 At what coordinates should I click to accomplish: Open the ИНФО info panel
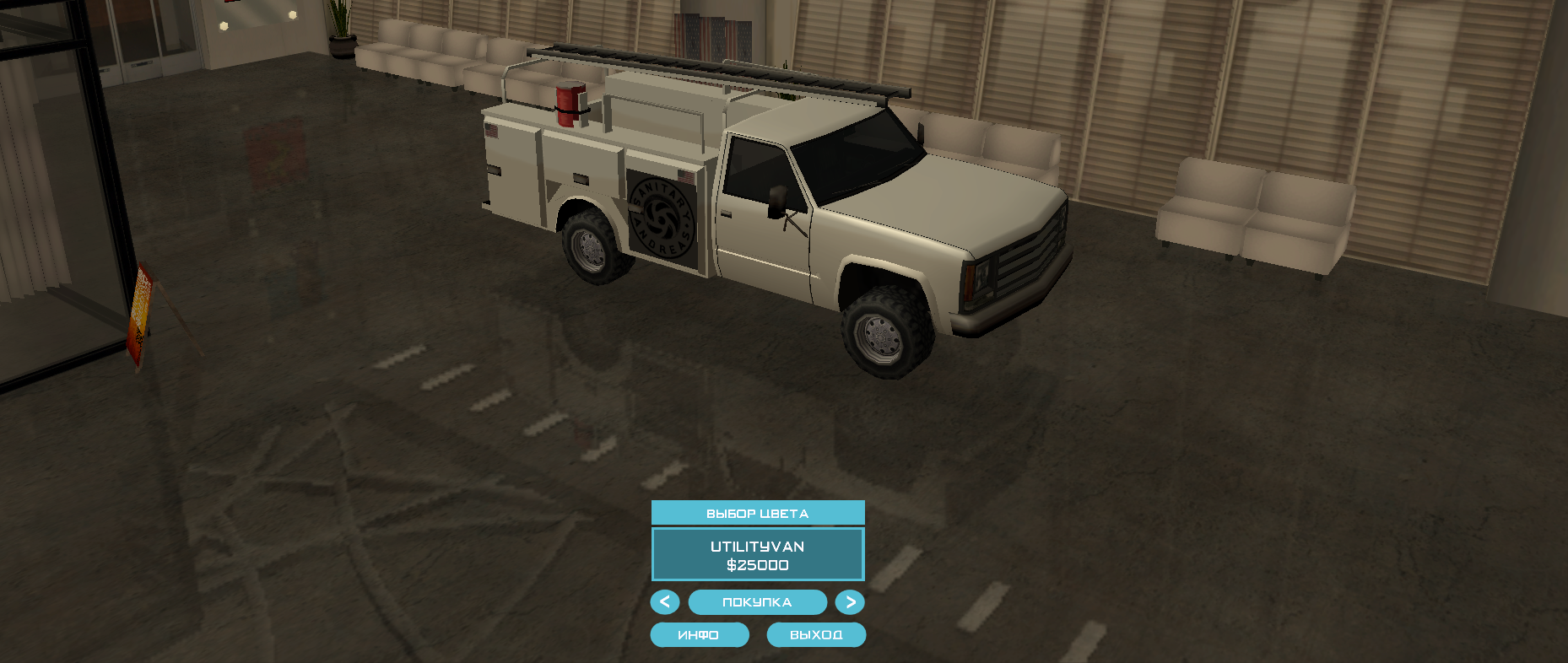pos(699,635)
